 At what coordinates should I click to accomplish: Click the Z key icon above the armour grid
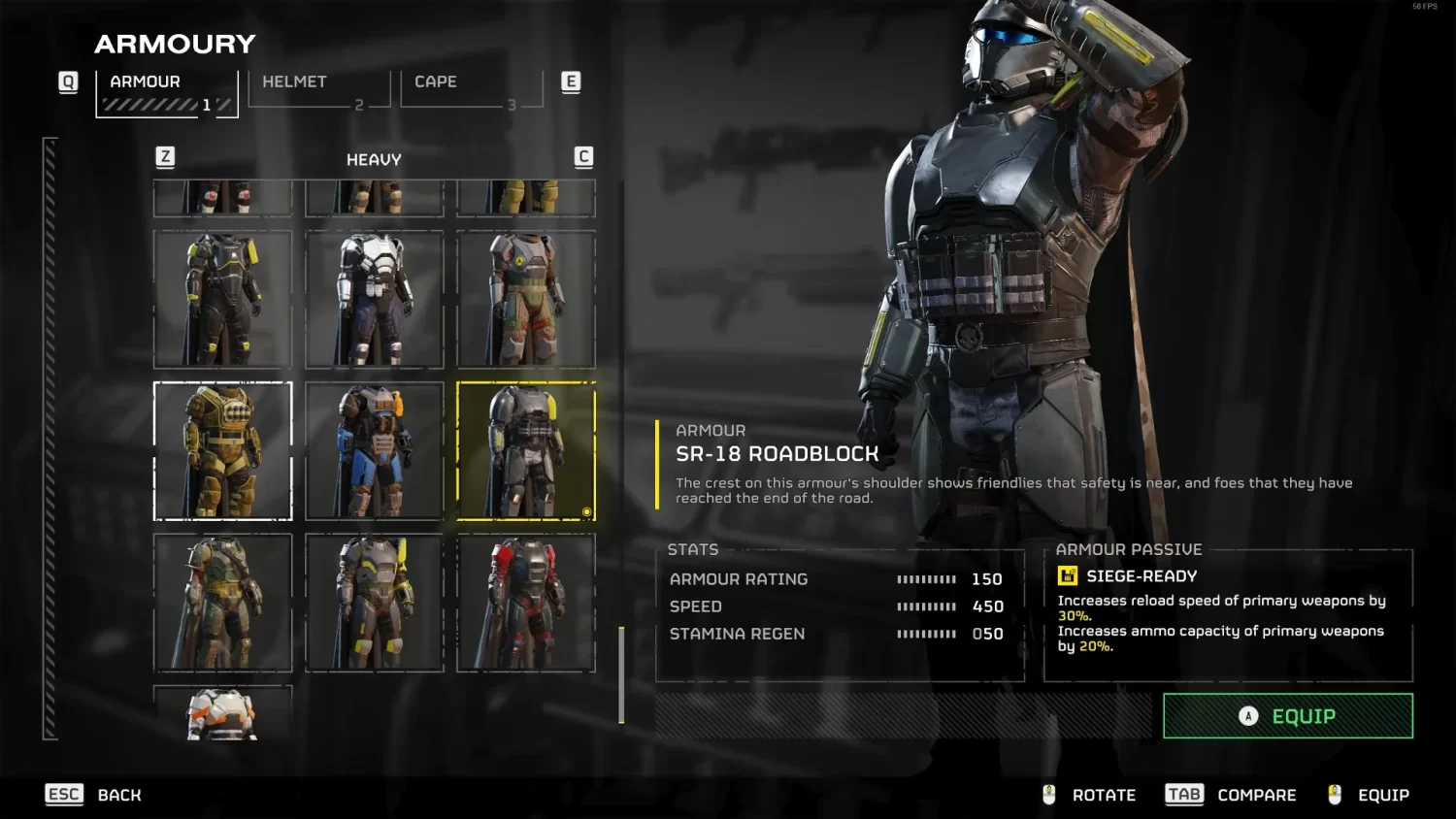pyautogui.click(x=165, y=155)
